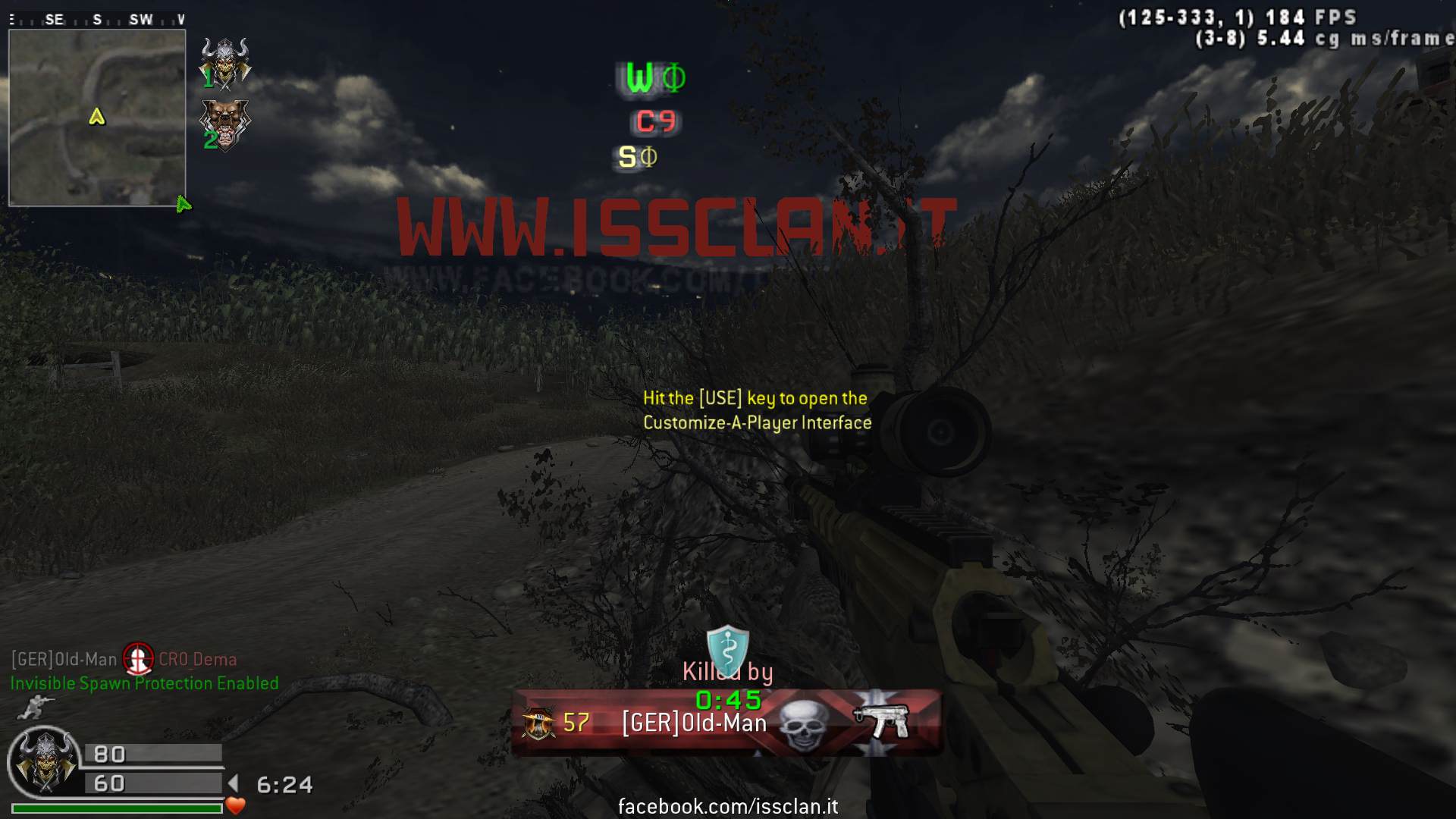Click the minimap in the corner
This screenshot has width=1456, height=819.
point(97,118)
